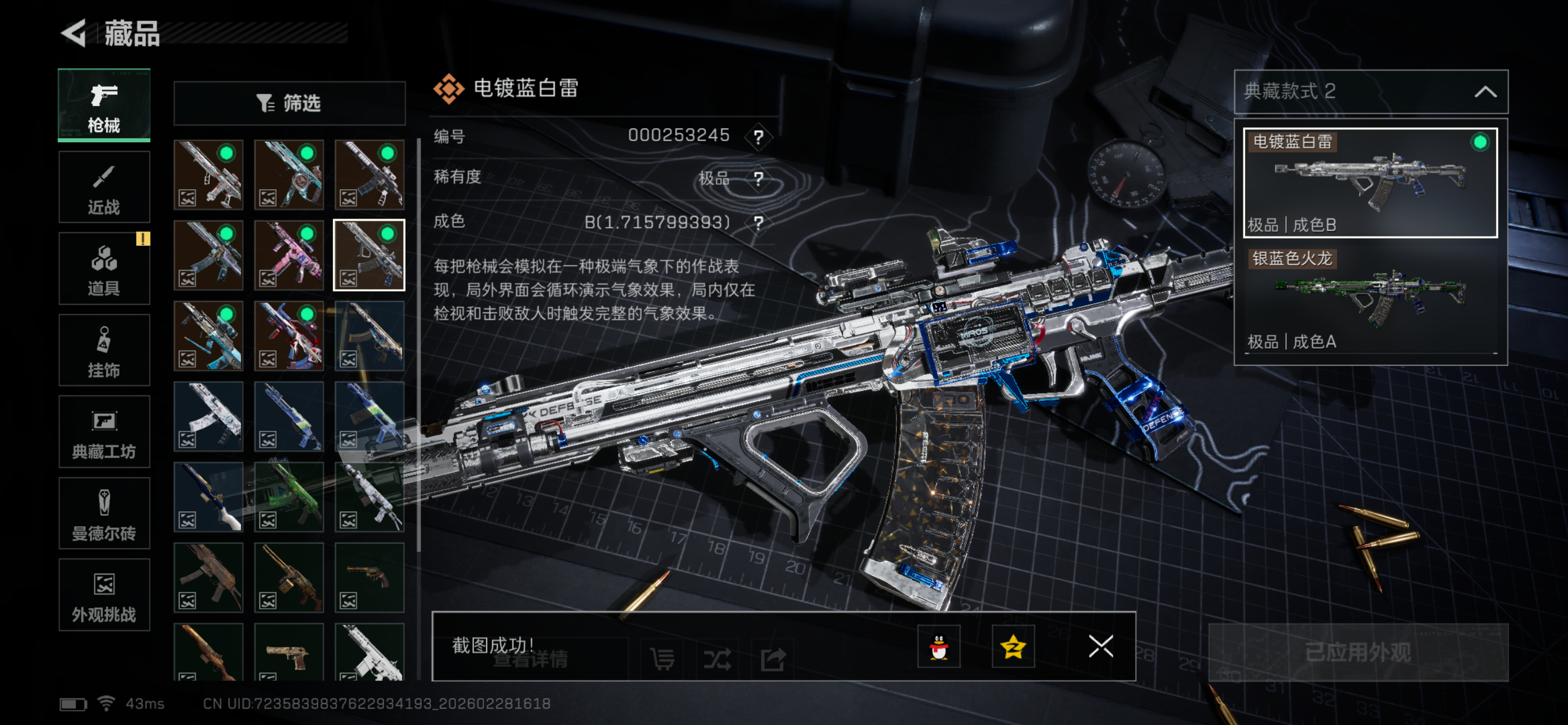Select the 电镀蓝白雷 skin card
This screenshot has height=725, width=1568.
[x=1369, y=182]
